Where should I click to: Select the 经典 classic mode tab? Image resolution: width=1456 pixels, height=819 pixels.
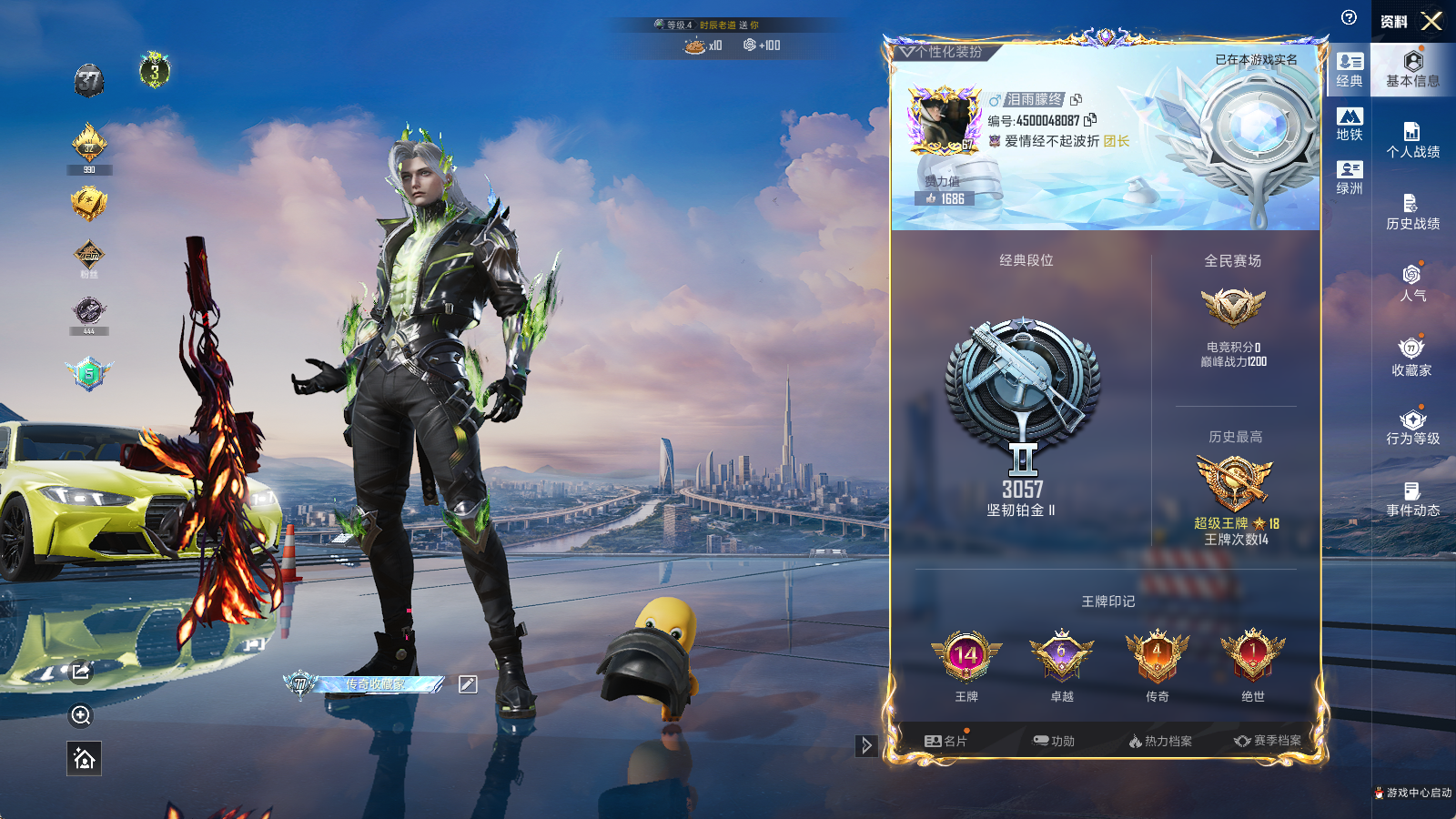click(x=1350, y=69)
